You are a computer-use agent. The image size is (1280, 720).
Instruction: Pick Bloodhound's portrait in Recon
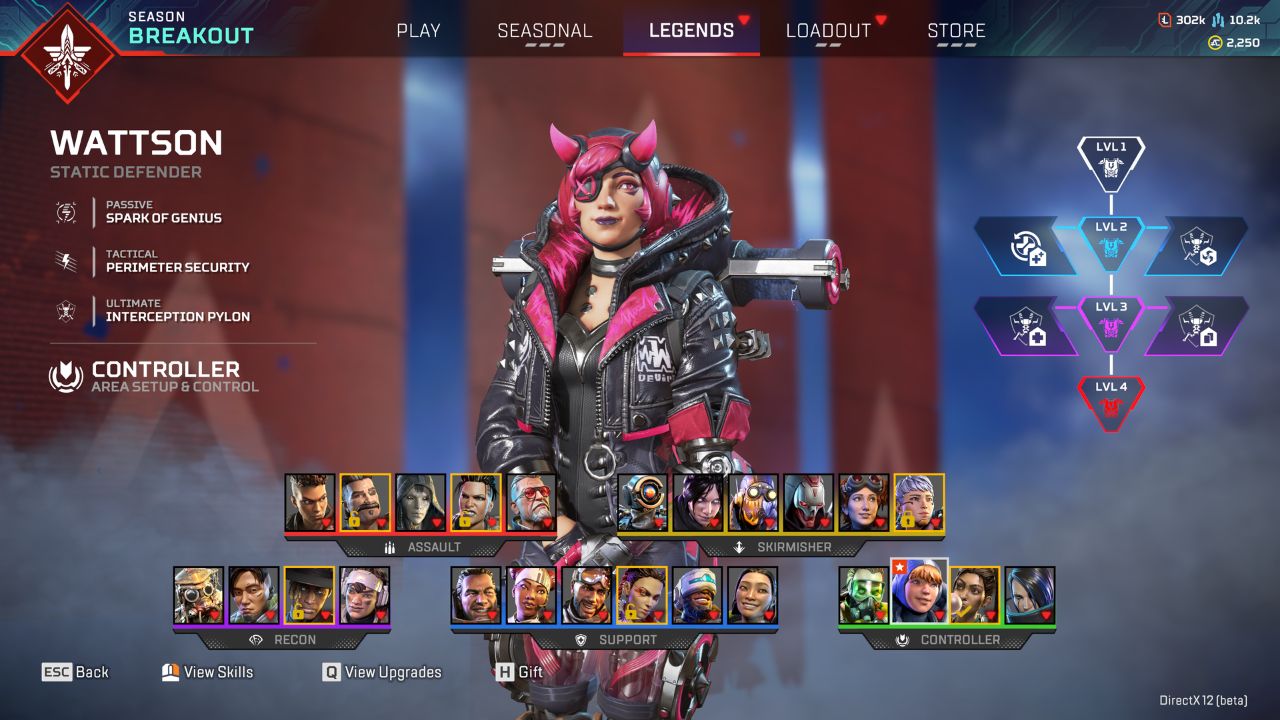pos(198,596)
